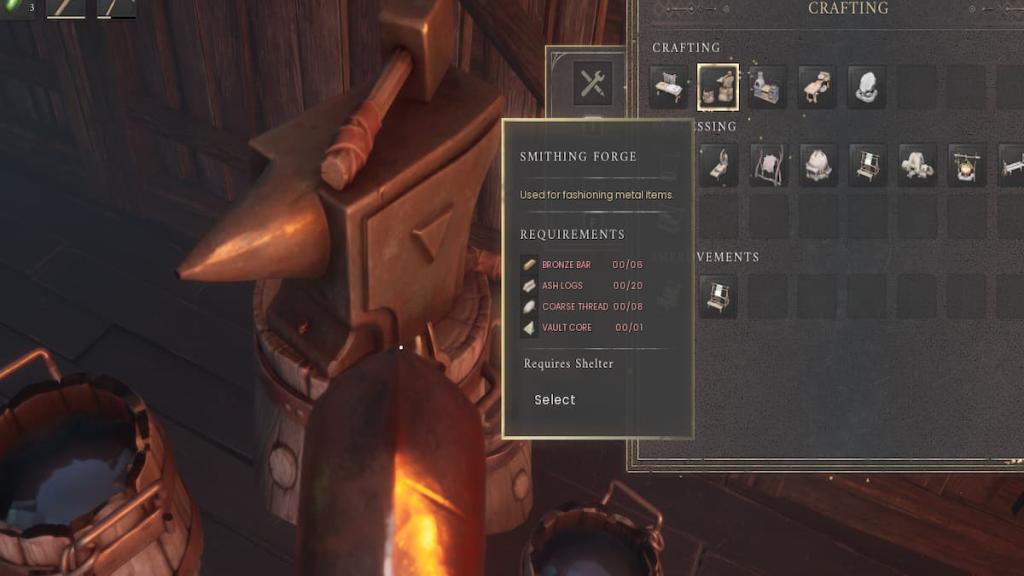Select the loom icon in the Processing row

click(868, 165)
